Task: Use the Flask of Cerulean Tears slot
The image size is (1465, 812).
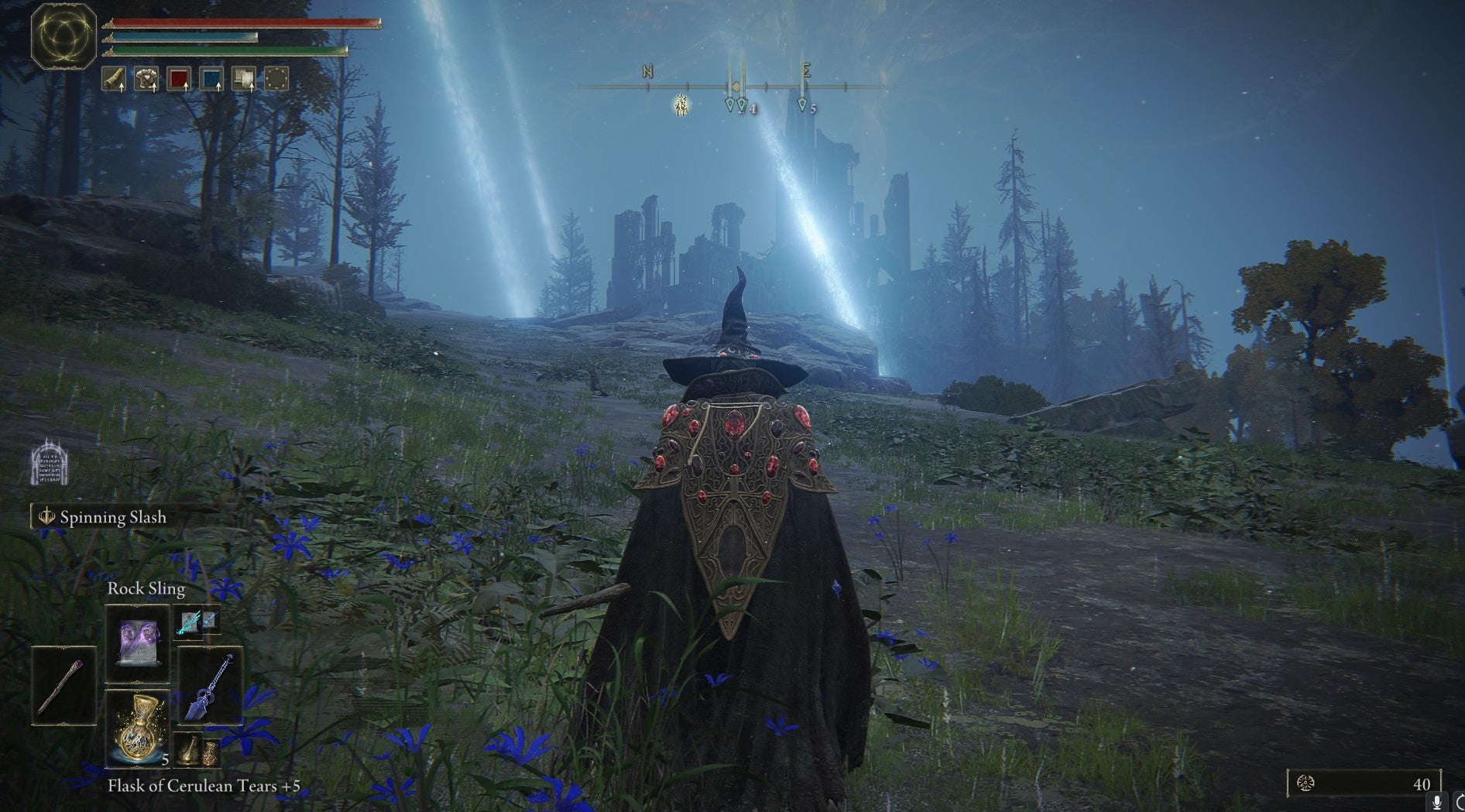Action: pyautogui.click(x=137, y=728)
